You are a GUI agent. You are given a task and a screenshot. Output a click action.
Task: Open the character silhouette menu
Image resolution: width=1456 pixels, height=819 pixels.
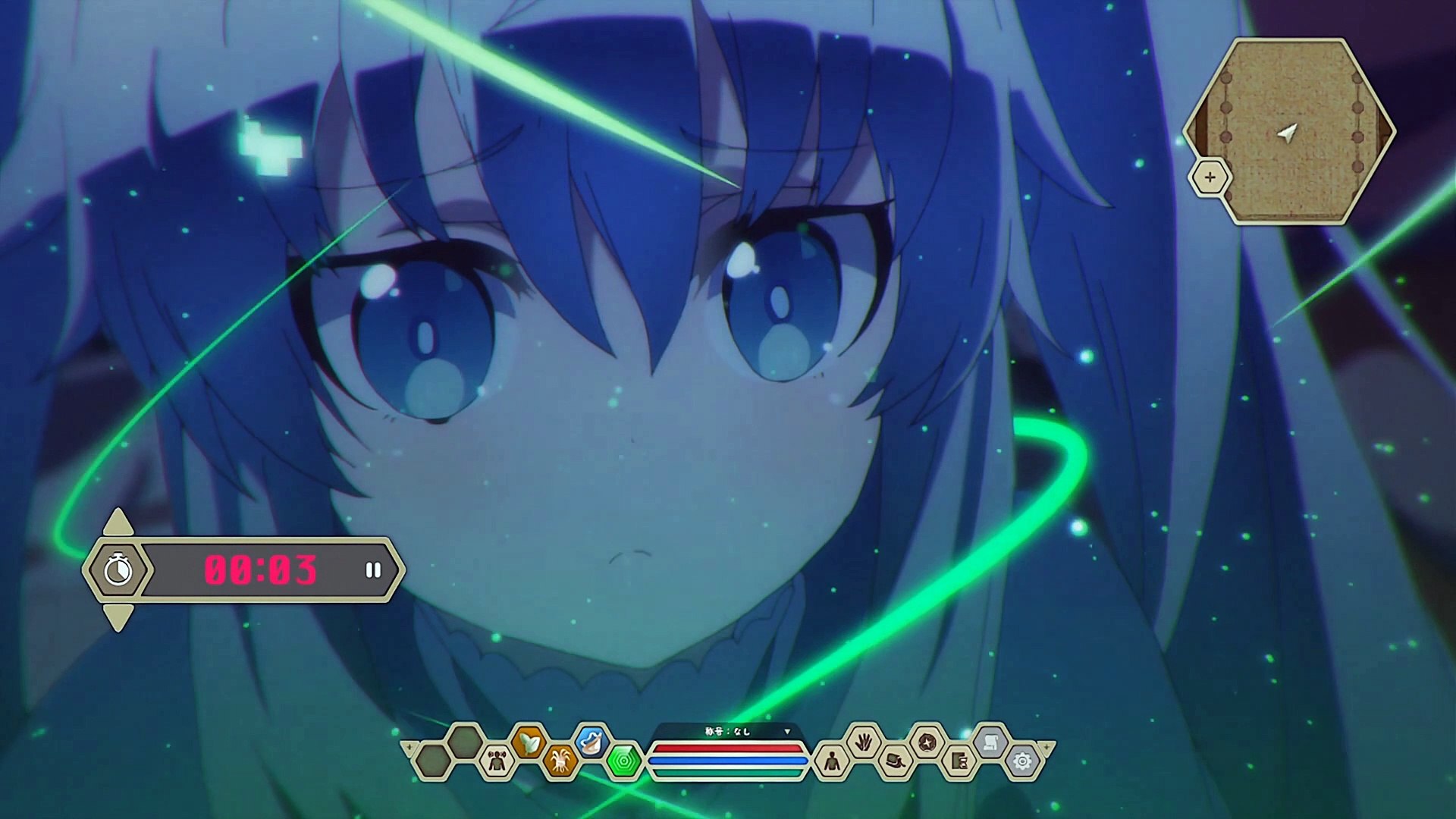click(x=832, y=760)
